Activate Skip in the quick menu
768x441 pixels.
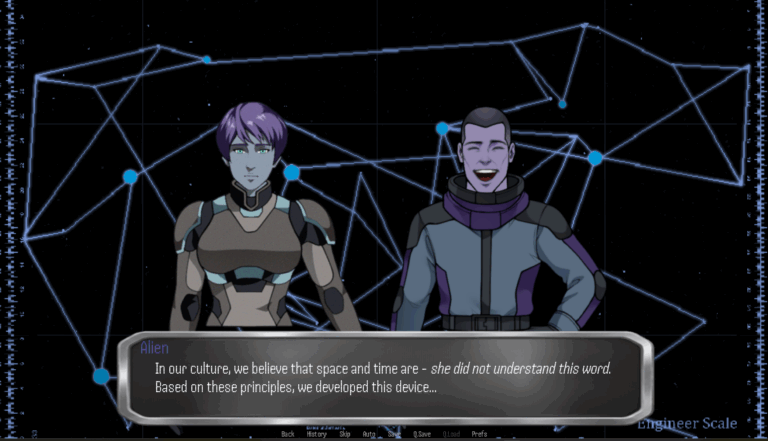[344, 434]
